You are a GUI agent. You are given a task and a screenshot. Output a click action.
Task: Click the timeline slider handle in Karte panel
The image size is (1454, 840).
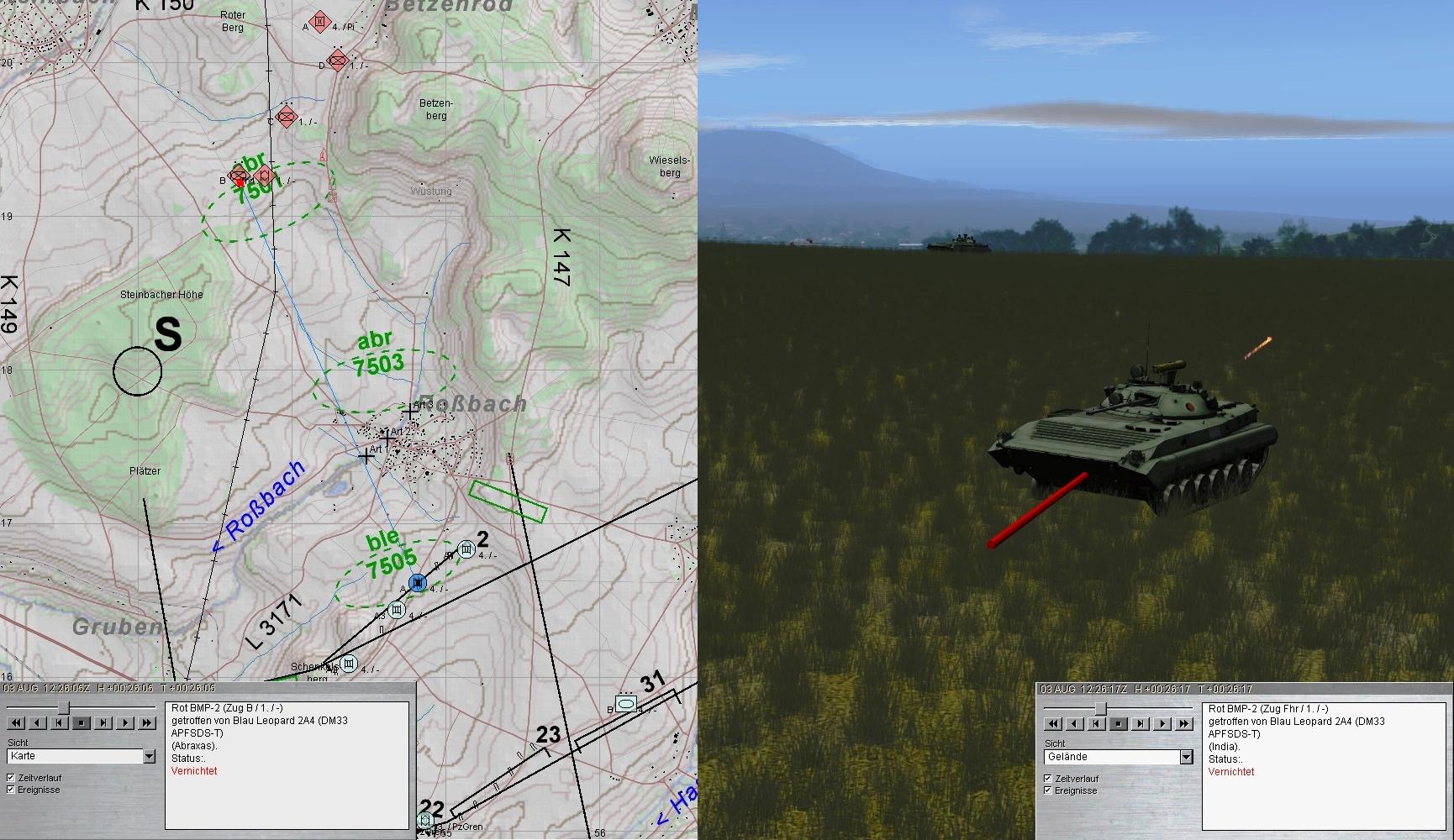pos(63,707)
